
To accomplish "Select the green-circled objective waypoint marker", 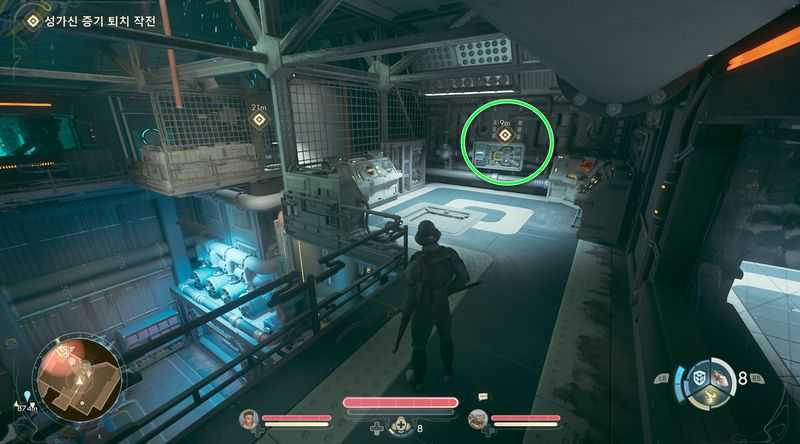I will click(505, 136).
